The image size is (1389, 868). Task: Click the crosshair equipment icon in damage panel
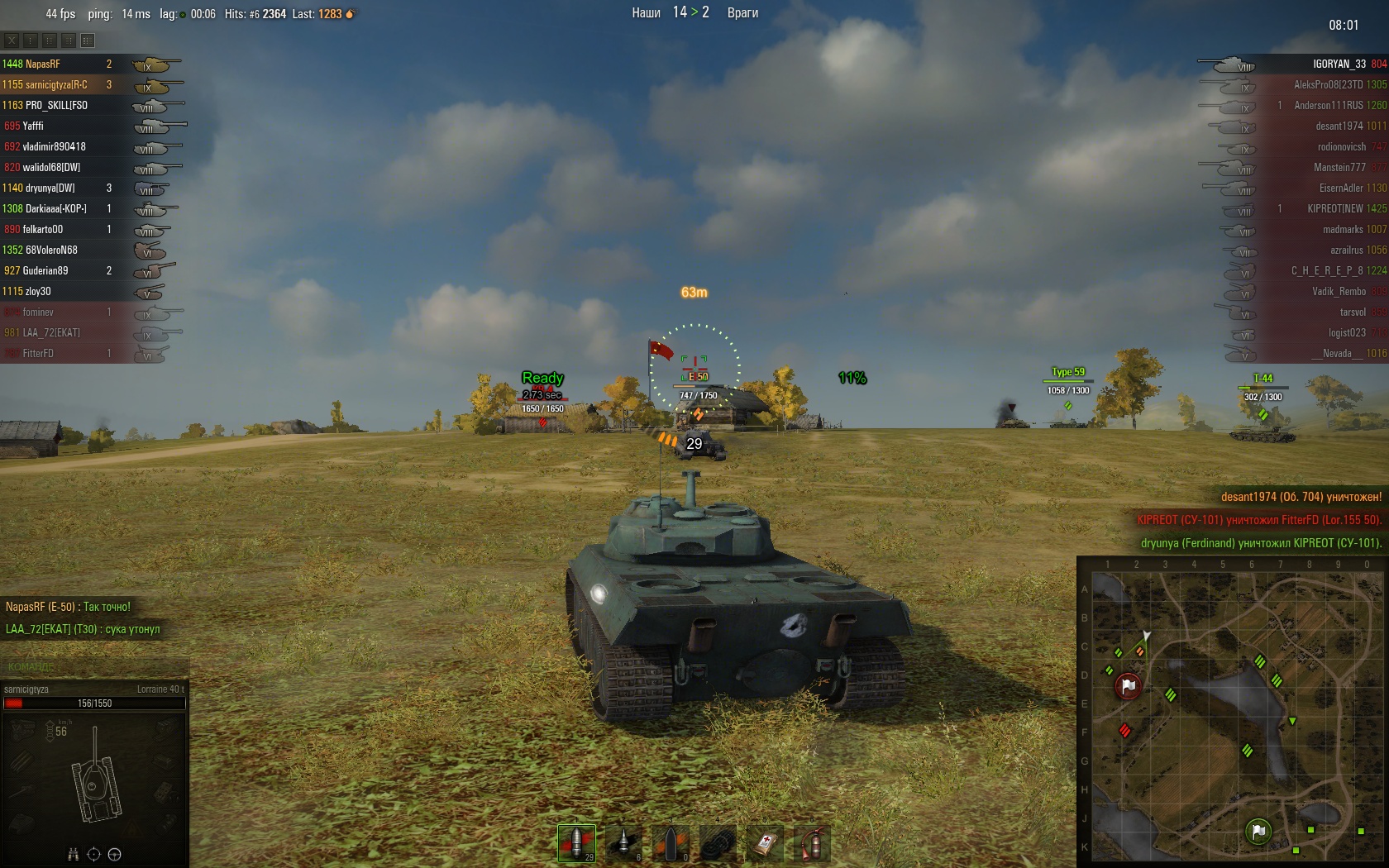click(x=93, y=854)
